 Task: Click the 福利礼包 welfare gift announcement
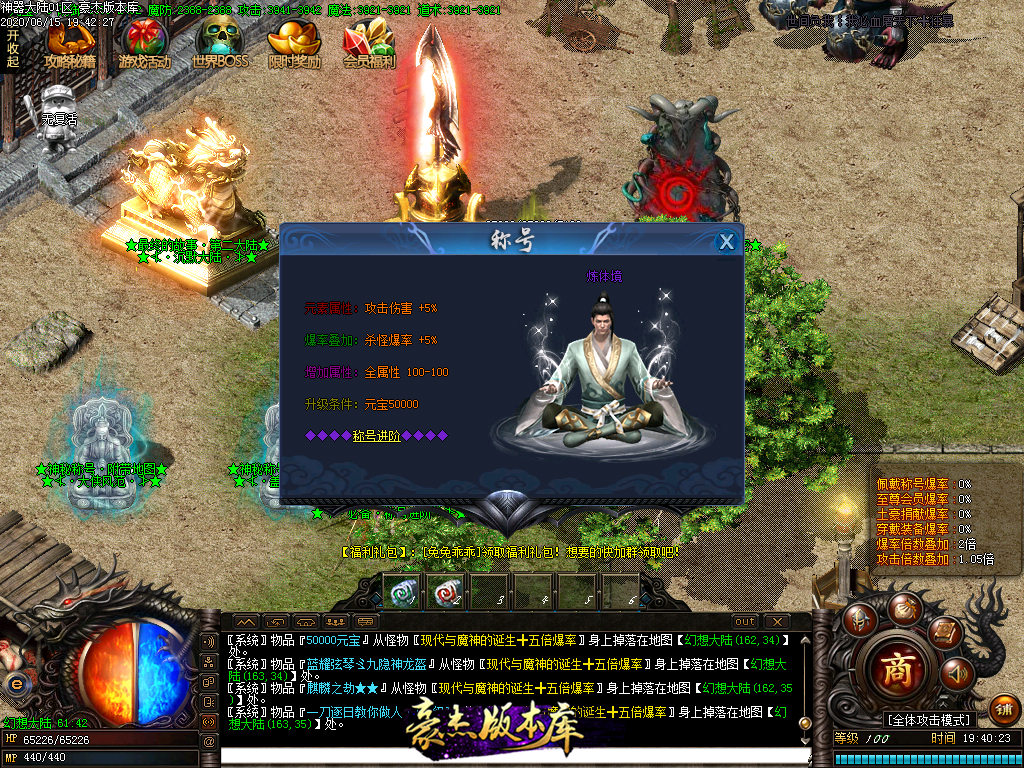pos(510,551)
